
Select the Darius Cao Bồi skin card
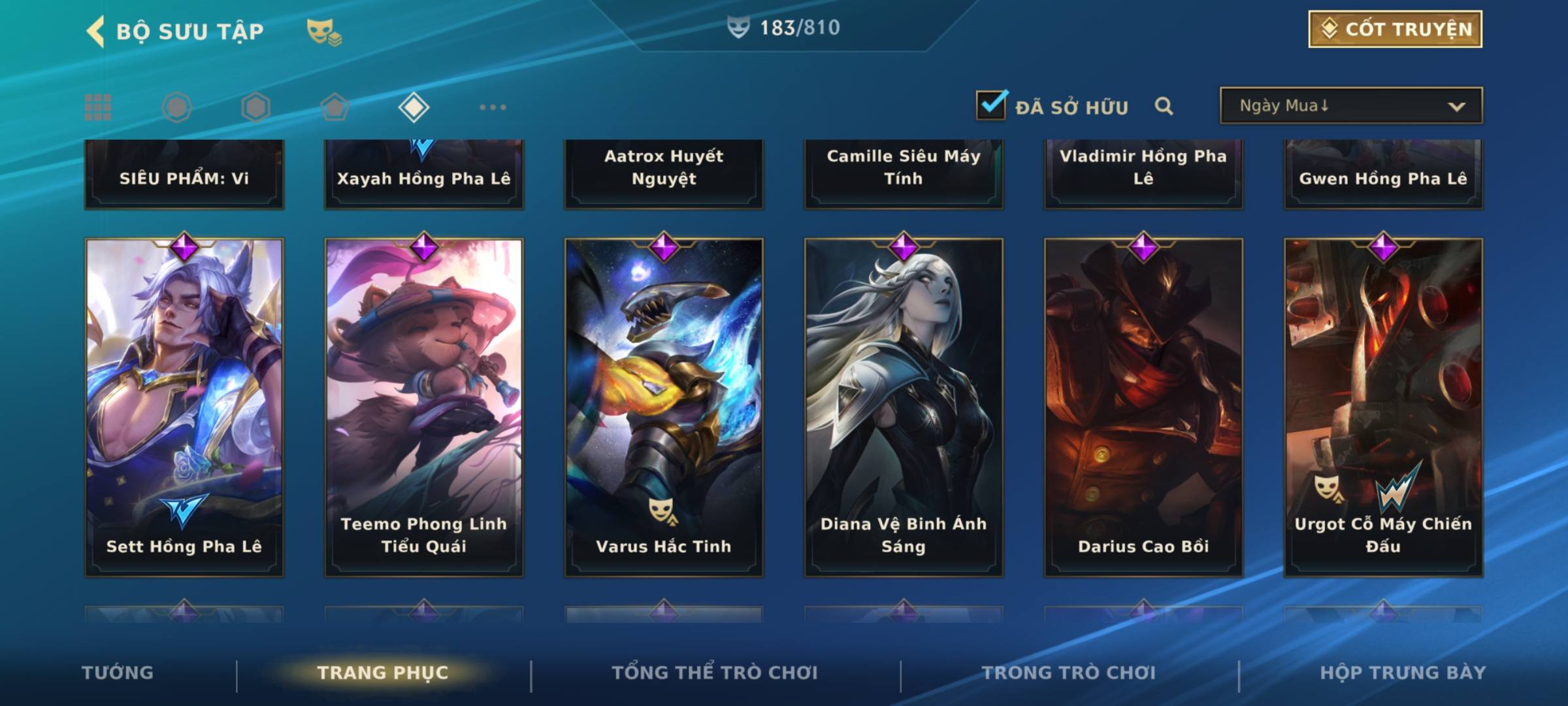pyautogui.click(x=1143, y=407)
